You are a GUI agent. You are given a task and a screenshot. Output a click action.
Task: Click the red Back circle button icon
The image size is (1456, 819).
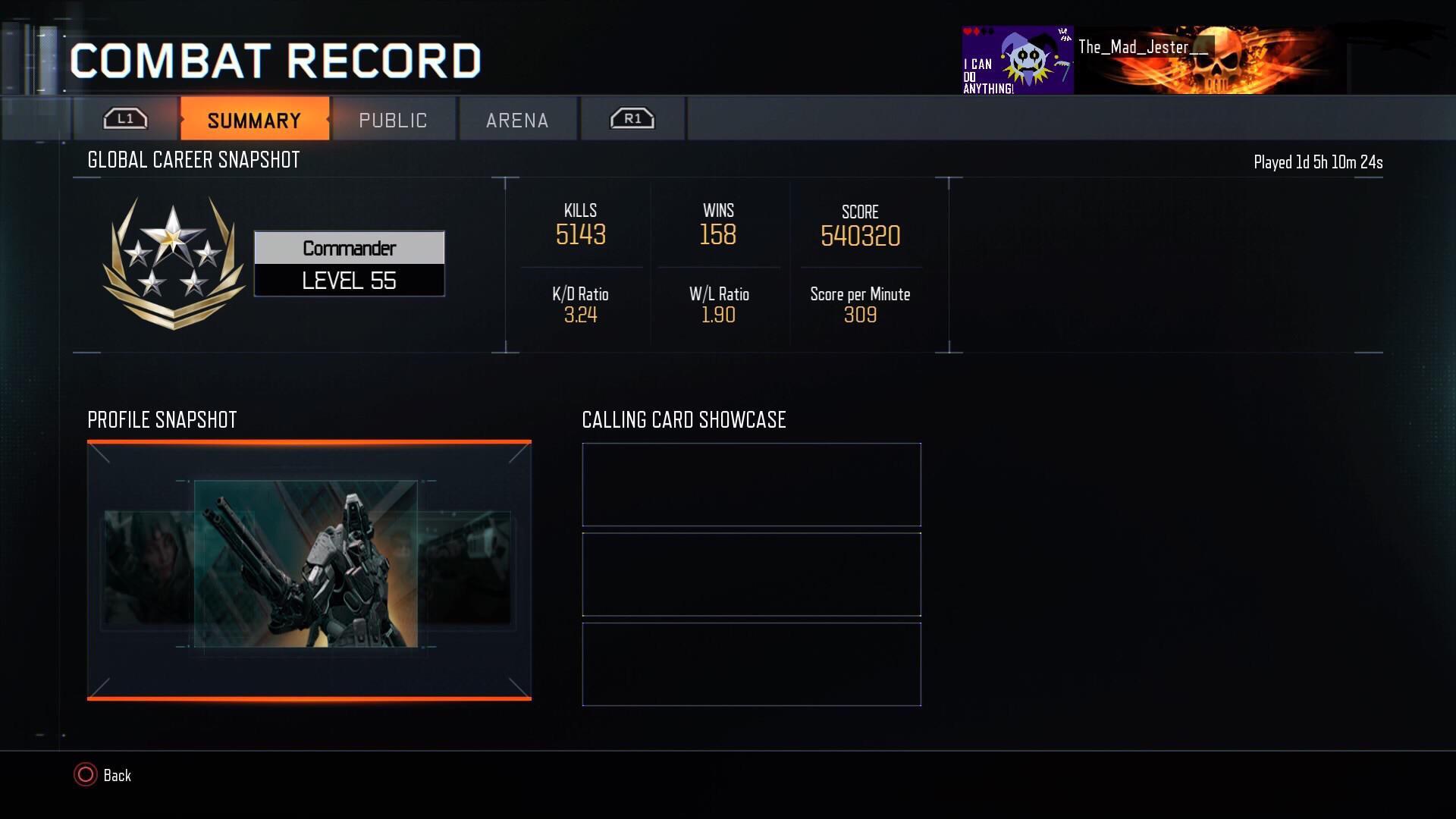point(86,775)
